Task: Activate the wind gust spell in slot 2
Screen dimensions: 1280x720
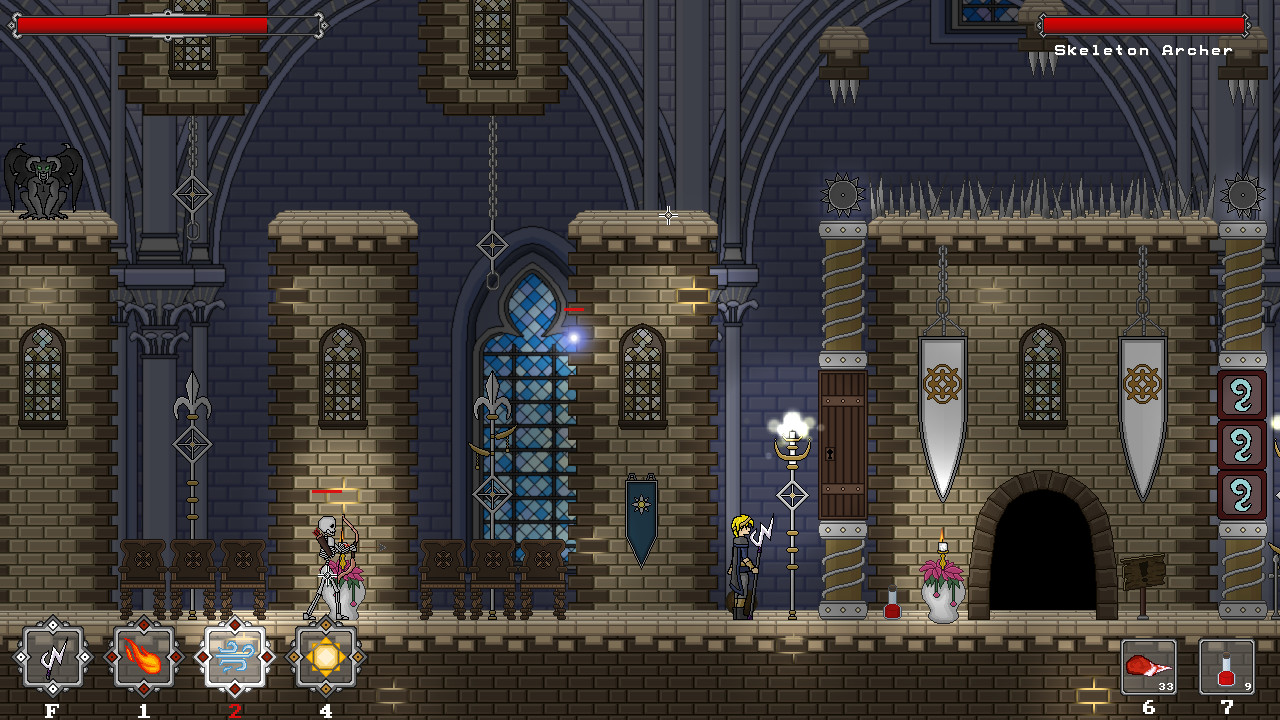Action: (234, 657)
